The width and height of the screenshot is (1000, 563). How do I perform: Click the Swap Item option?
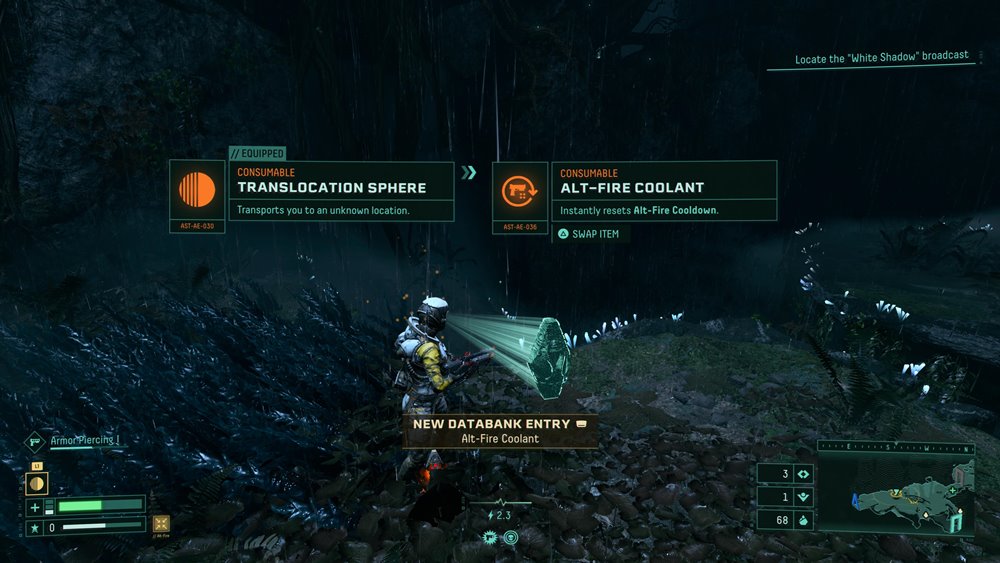tap(590, 234)
